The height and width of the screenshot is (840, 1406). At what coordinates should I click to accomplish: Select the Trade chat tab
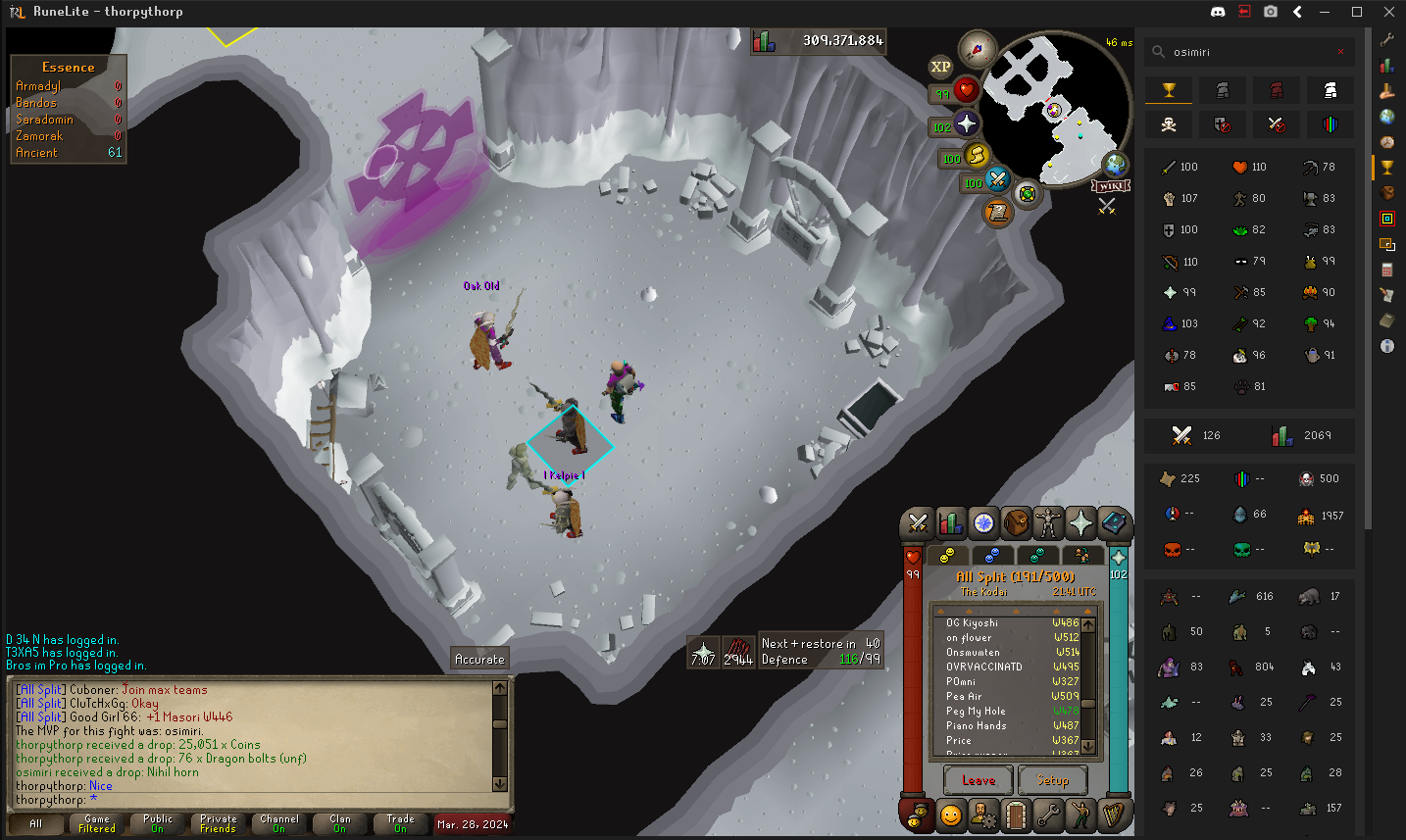[400, 823]
